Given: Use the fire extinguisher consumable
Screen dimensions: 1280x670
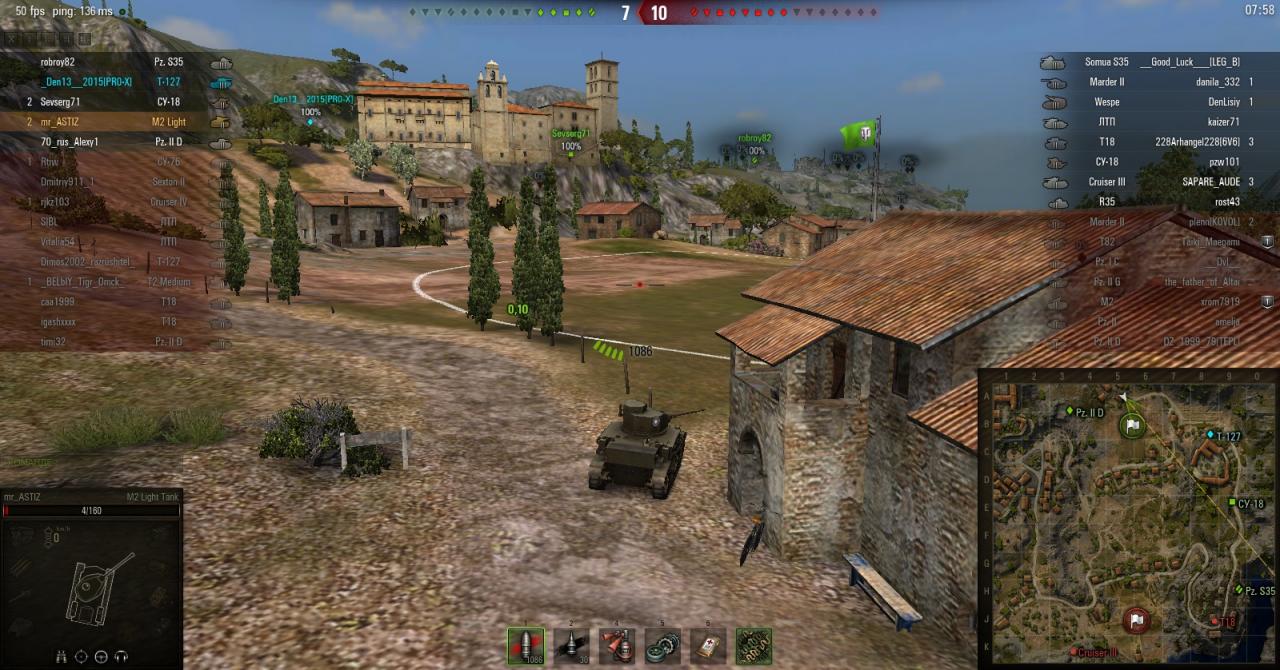Looking at the screenshot, I should 617,646.
